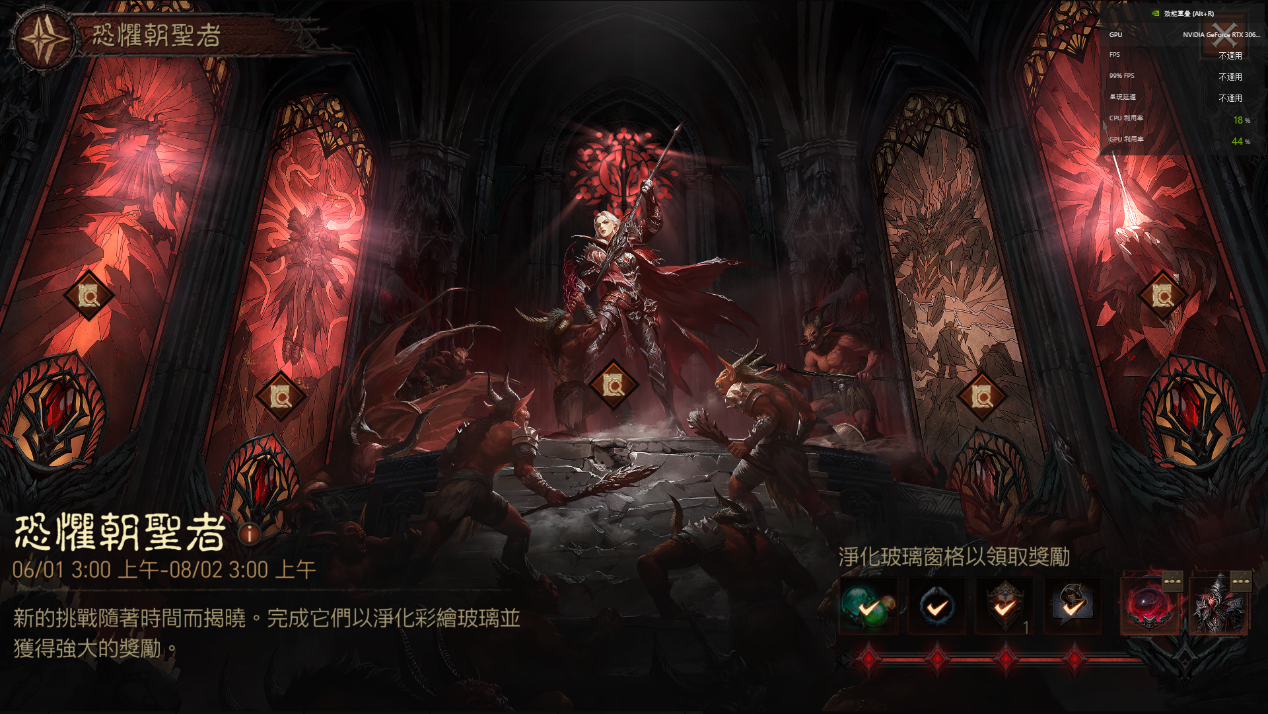Viewport: 1268px width, 714px height.
Task: Select the hooded figure speech bubble reward
Action: (x=1073, y=606)
